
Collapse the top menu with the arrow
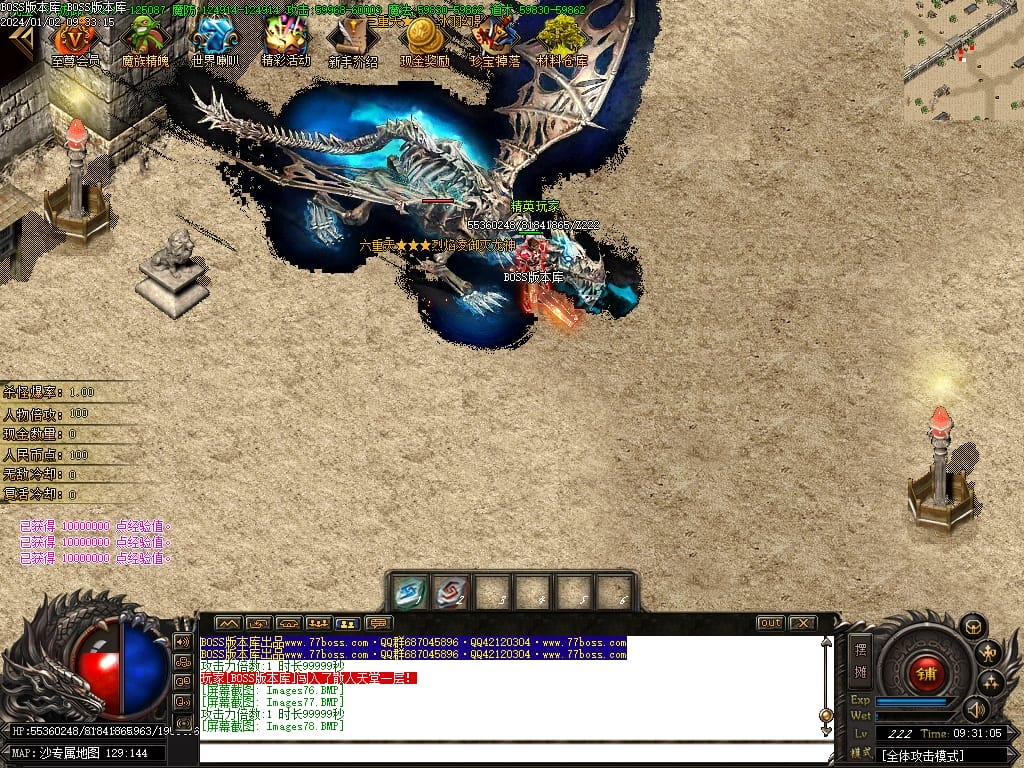point(20,40)
